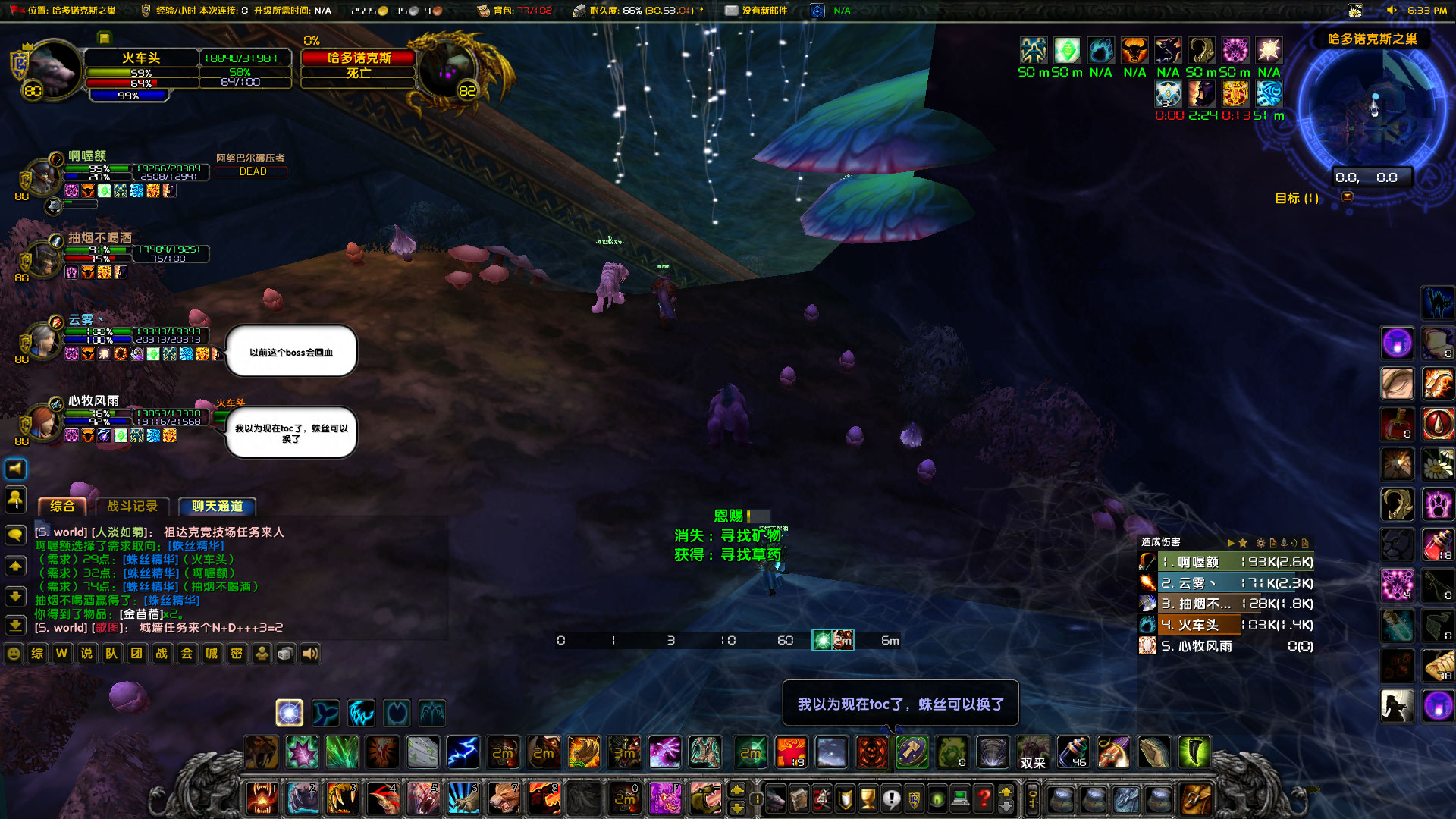Screen dimensions: 1456x819
Task: Click the chat scroll up arrow
Action: point(15,566)
